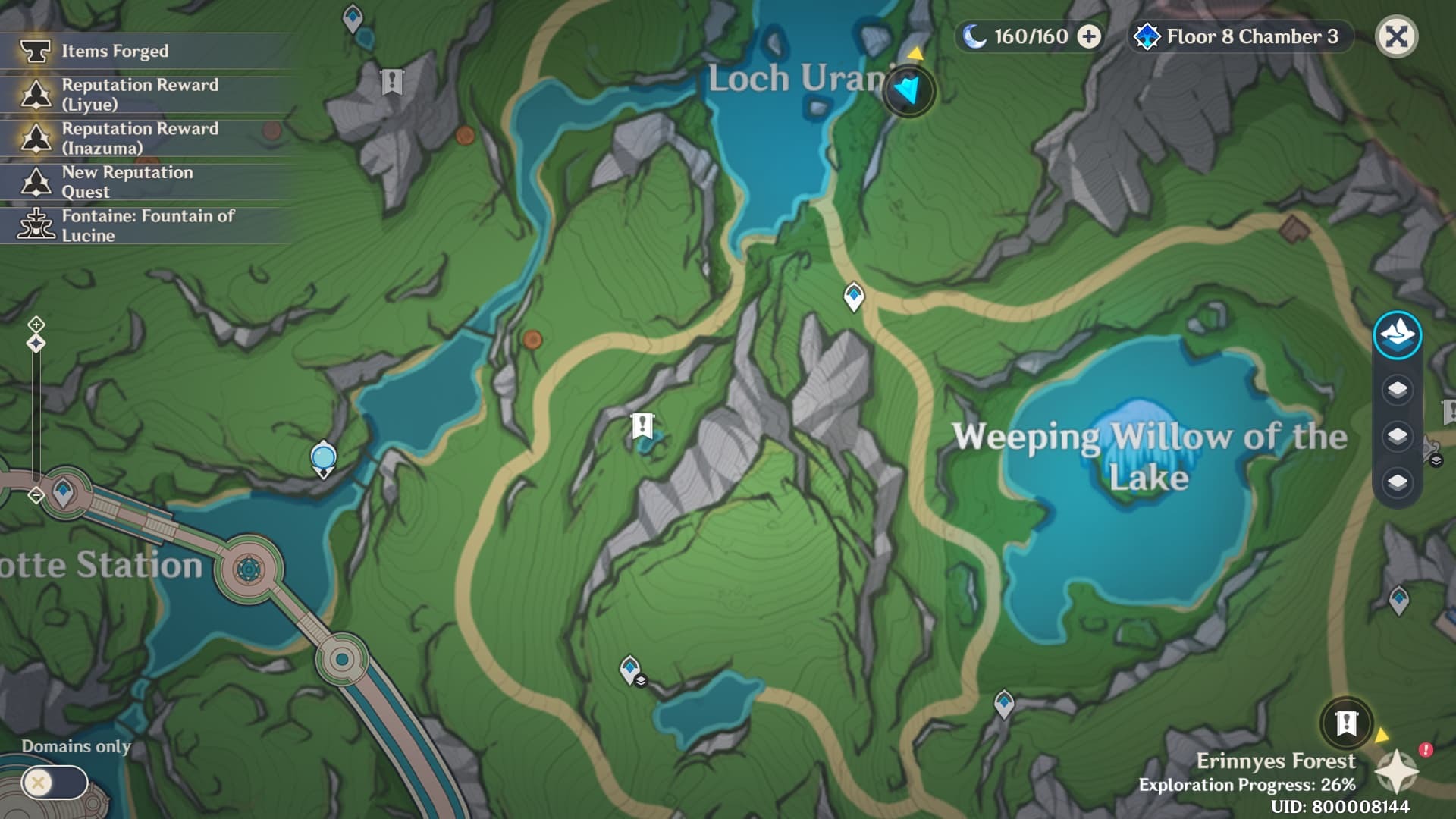Close the map with the X button
The width and height of the screenshot is (1456, 819).
(1396, 36)
